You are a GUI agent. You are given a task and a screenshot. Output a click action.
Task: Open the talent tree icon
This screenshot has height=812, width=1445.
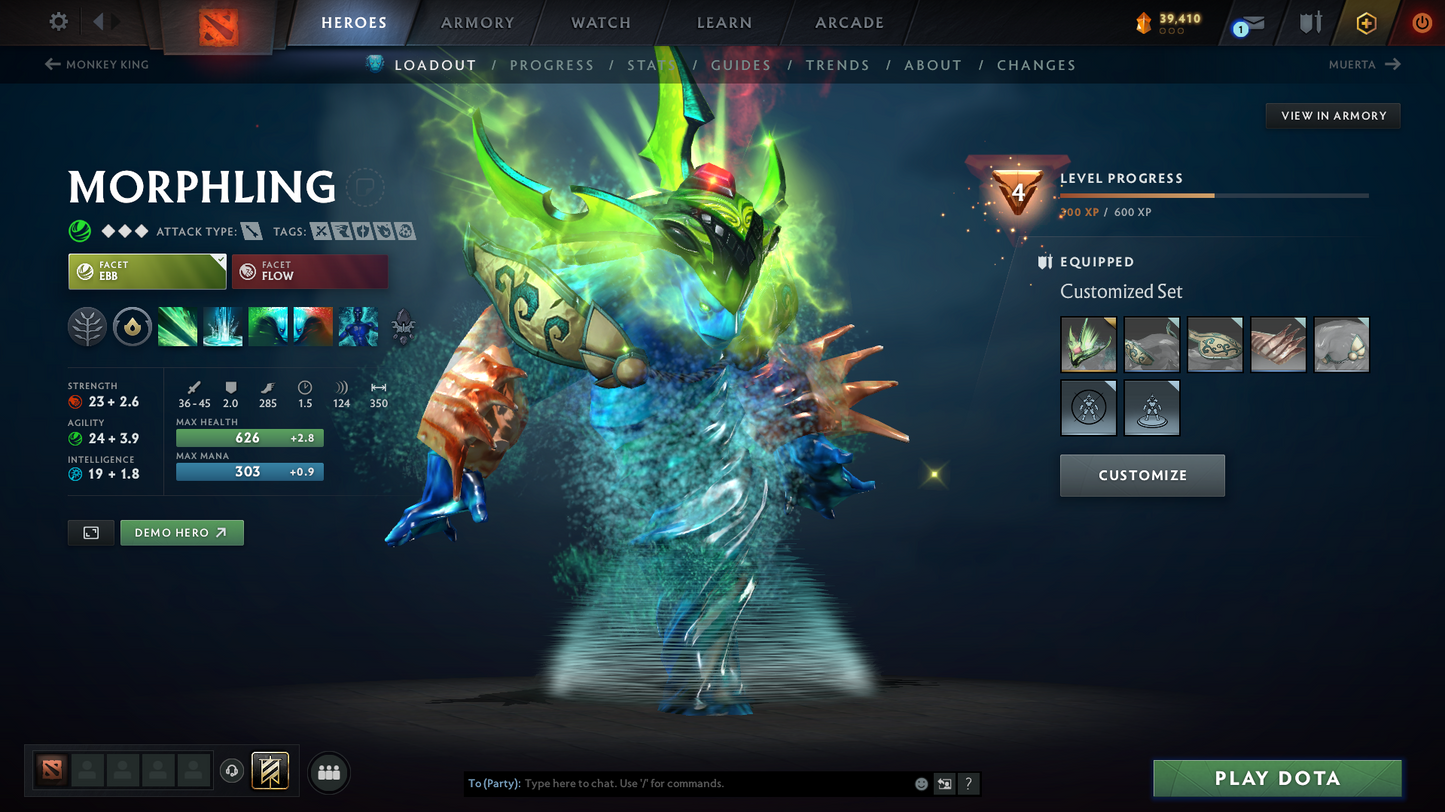(x=87, y=326)
